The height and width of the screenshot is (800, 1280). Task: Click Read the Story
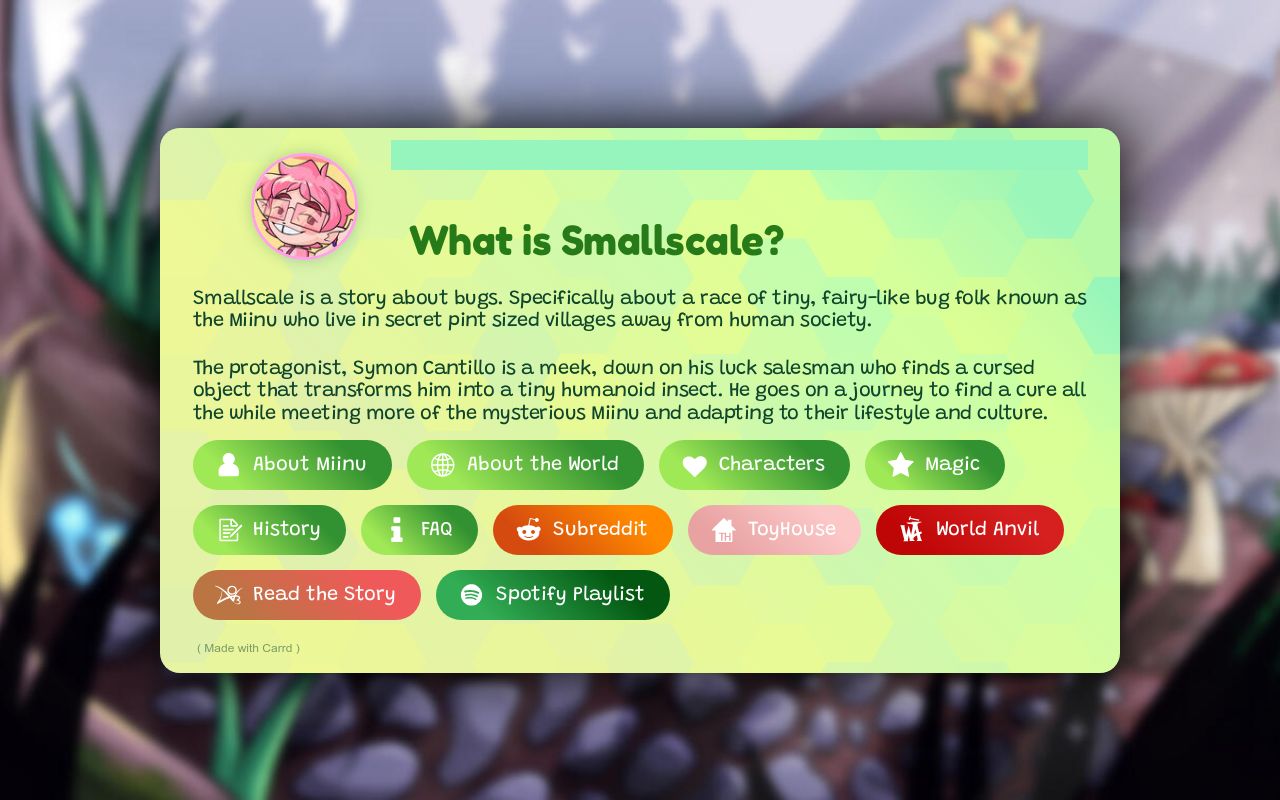(x=307, y=594)
